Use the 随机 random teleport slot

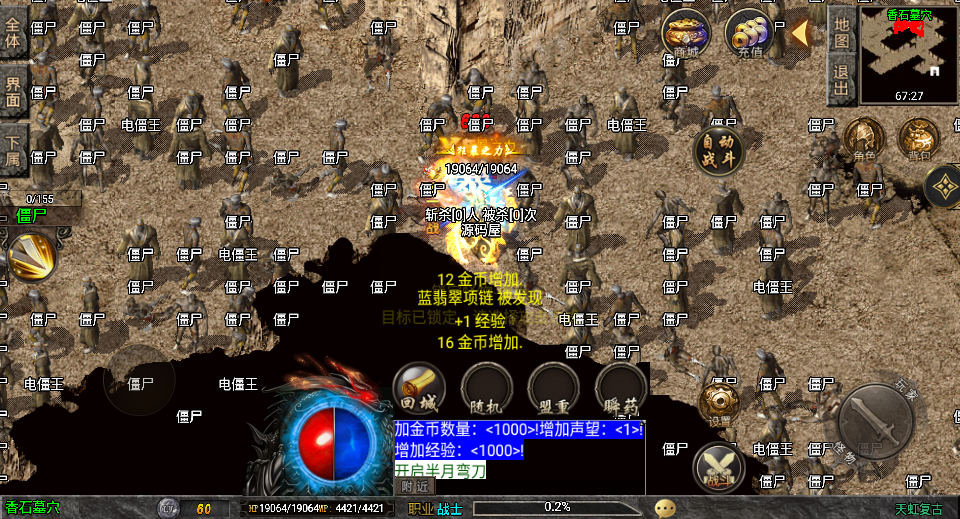(487, 387)
